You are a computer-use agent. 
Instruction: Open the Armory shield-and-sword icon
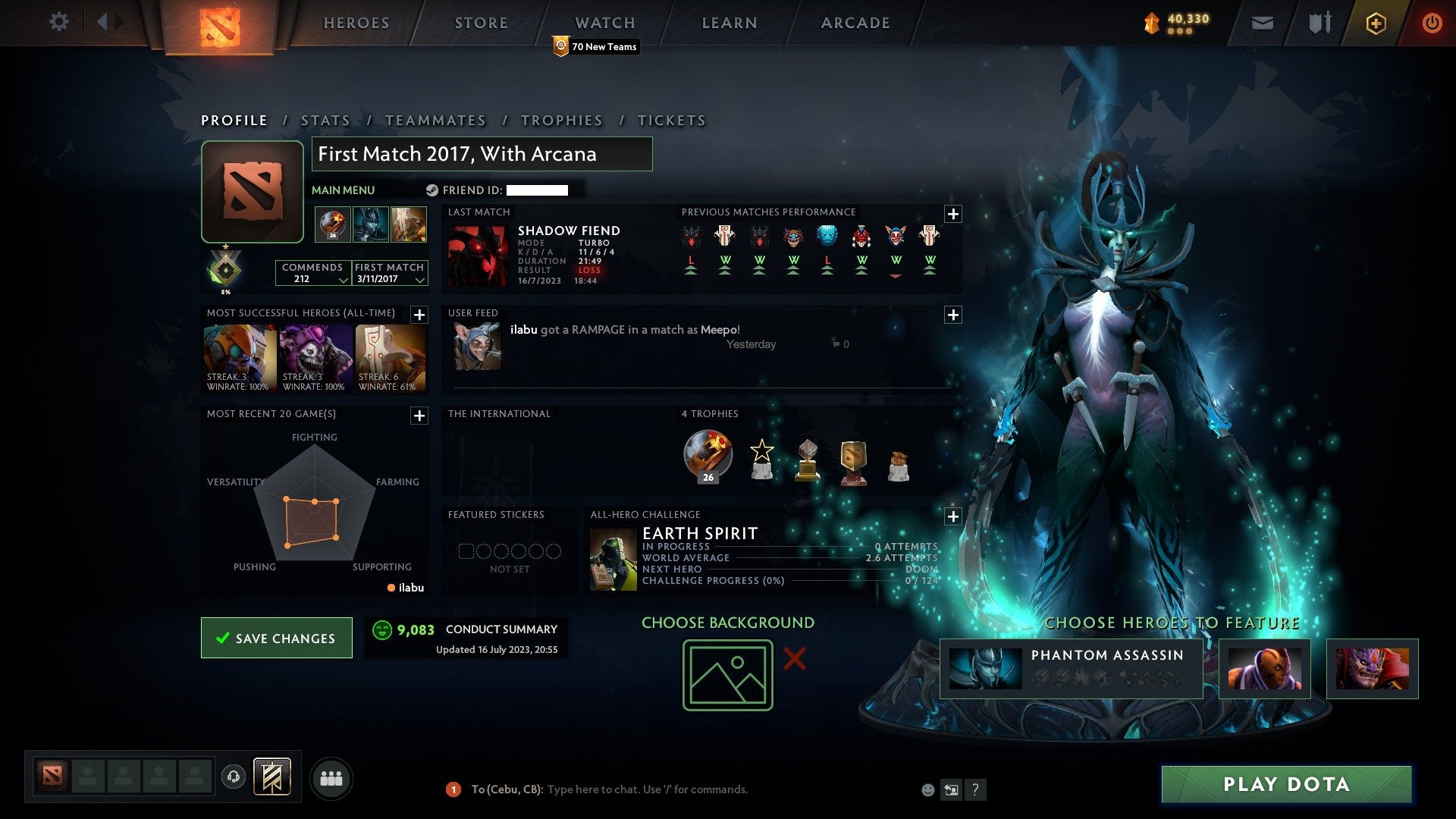point(1319,23)
